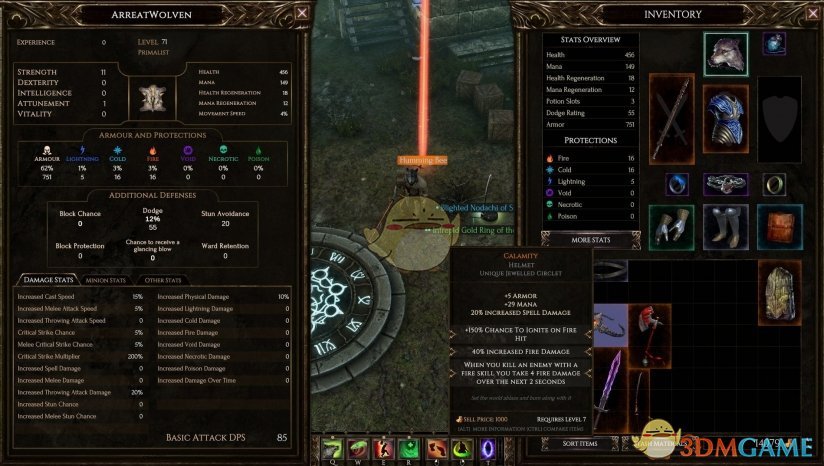Select the gold ring slot

[776, 184]
